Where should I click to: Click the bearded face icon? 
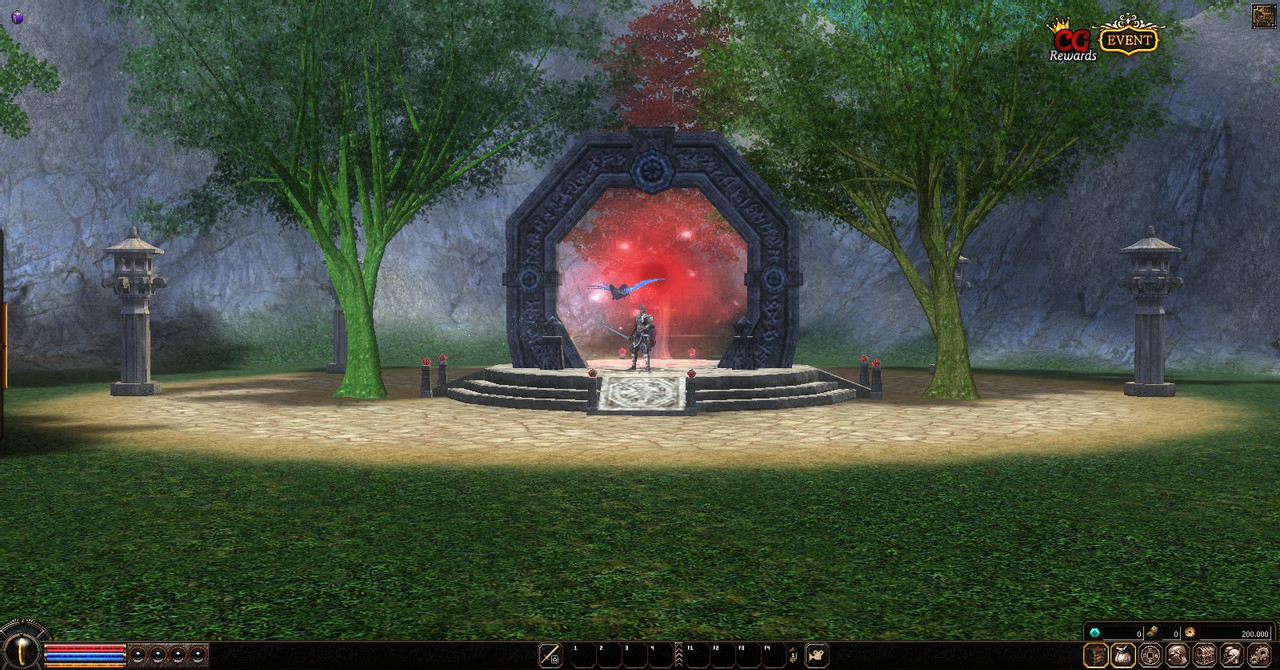click(1177, 655)
